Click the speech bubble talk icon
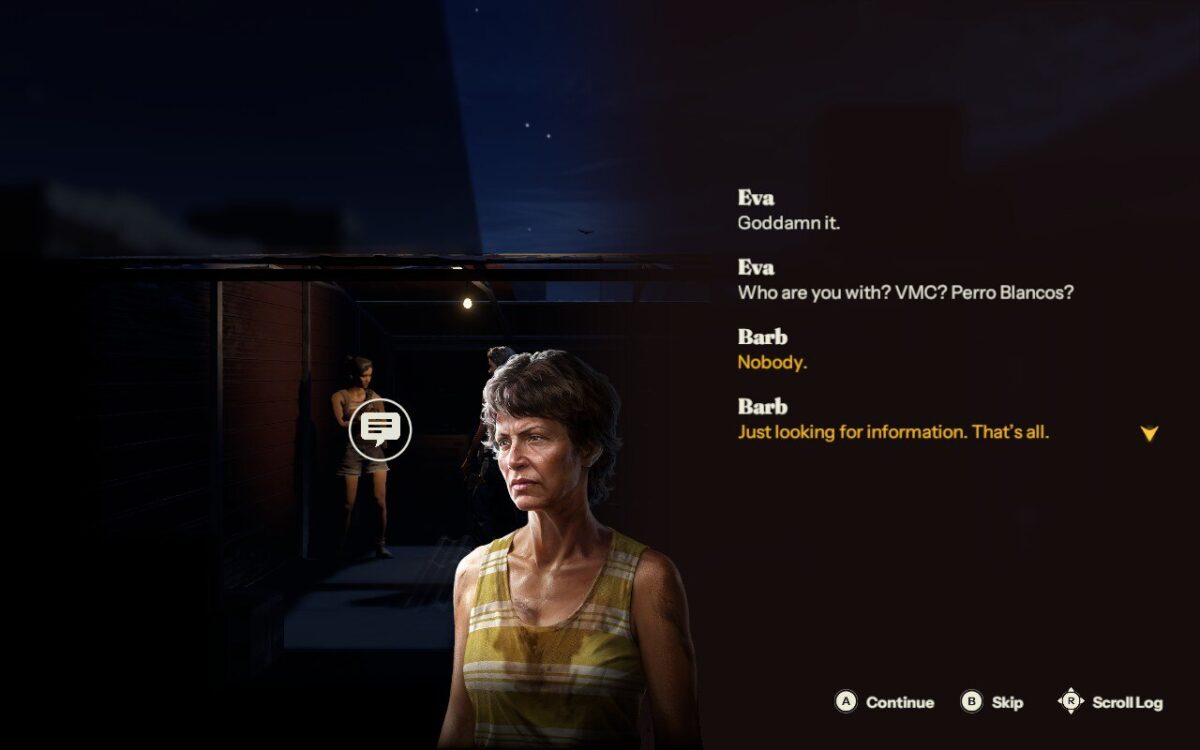Image resolution: width=1200 pixels, height=750 pixels. tap(380, 430)
